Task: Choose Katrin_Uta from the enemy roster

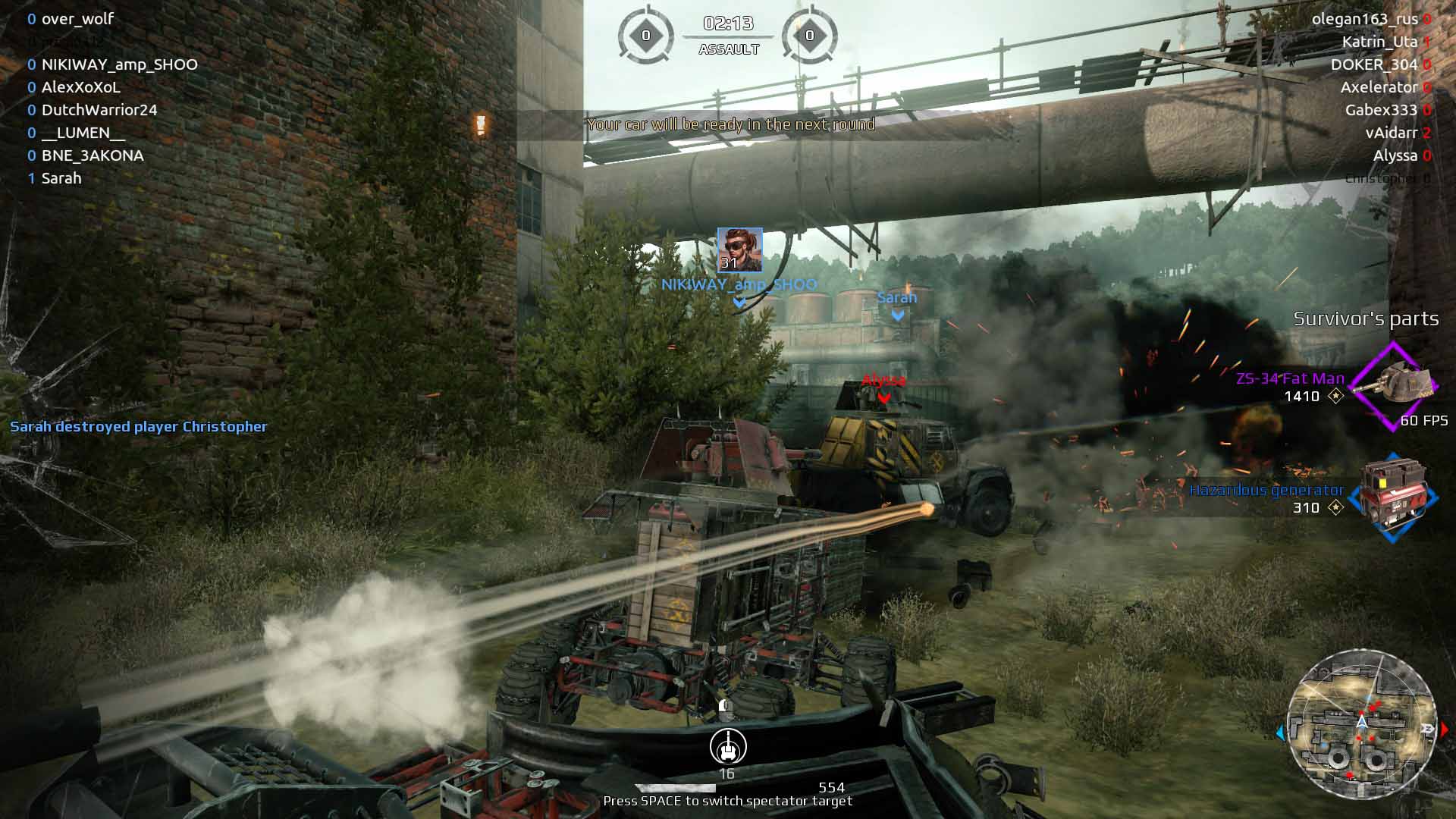Action: (x=1379, y=42)
